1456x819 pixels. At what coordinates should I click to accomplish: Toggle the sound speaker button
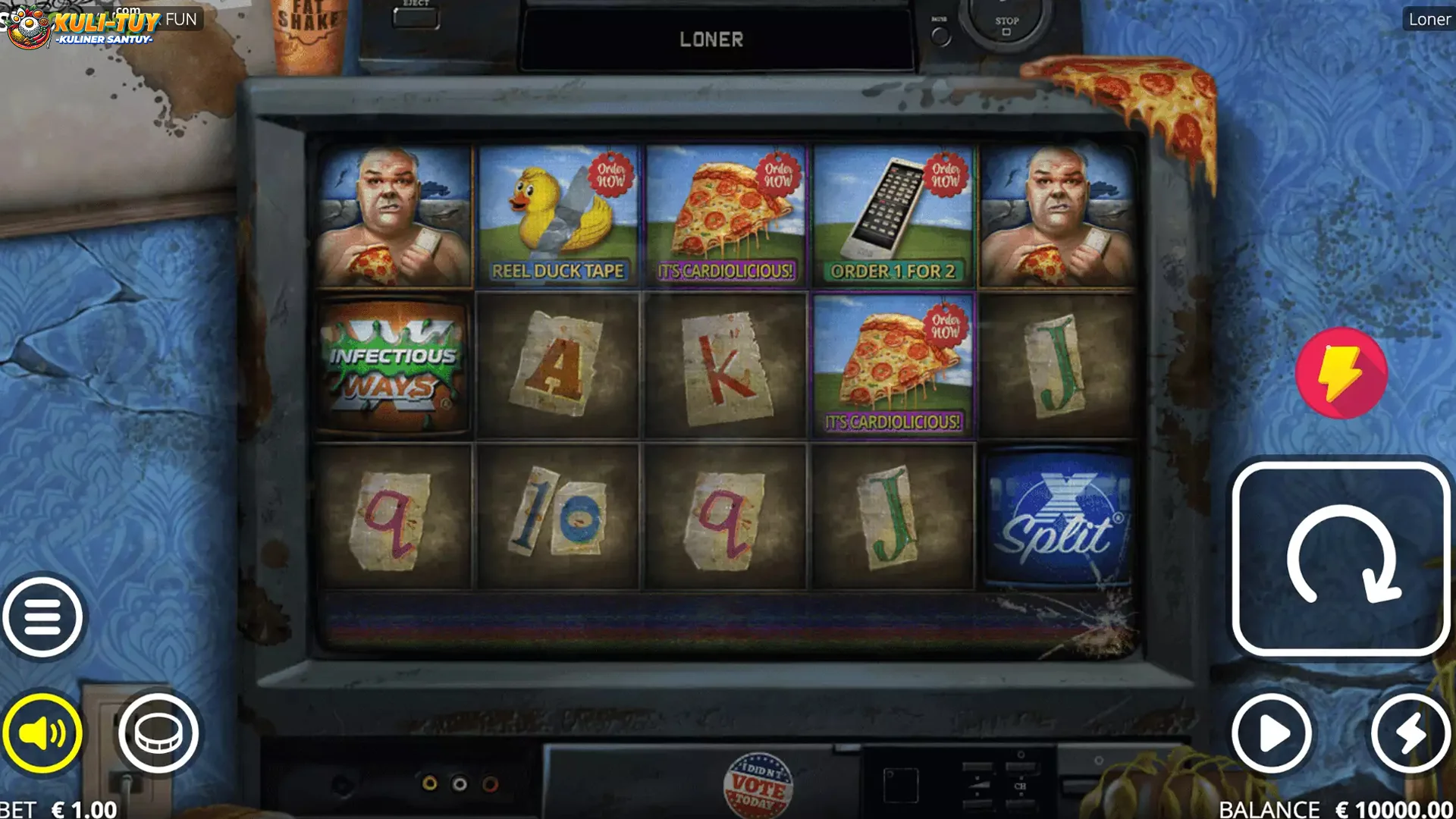tap(42, 733)
